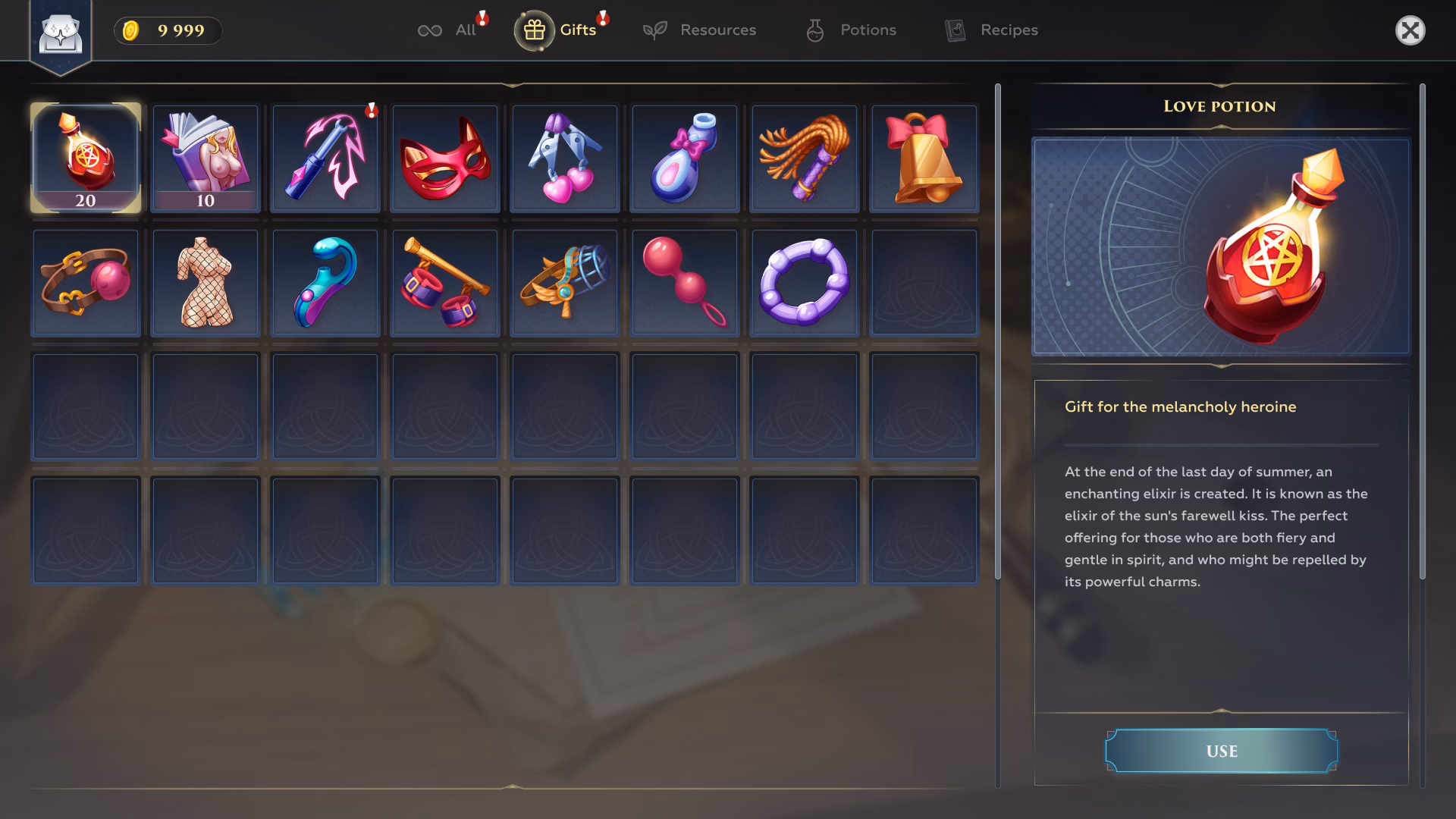This screenshot has width=1456, height=819.
Task: Pick the heart clamps item
Action: (564, 157)
